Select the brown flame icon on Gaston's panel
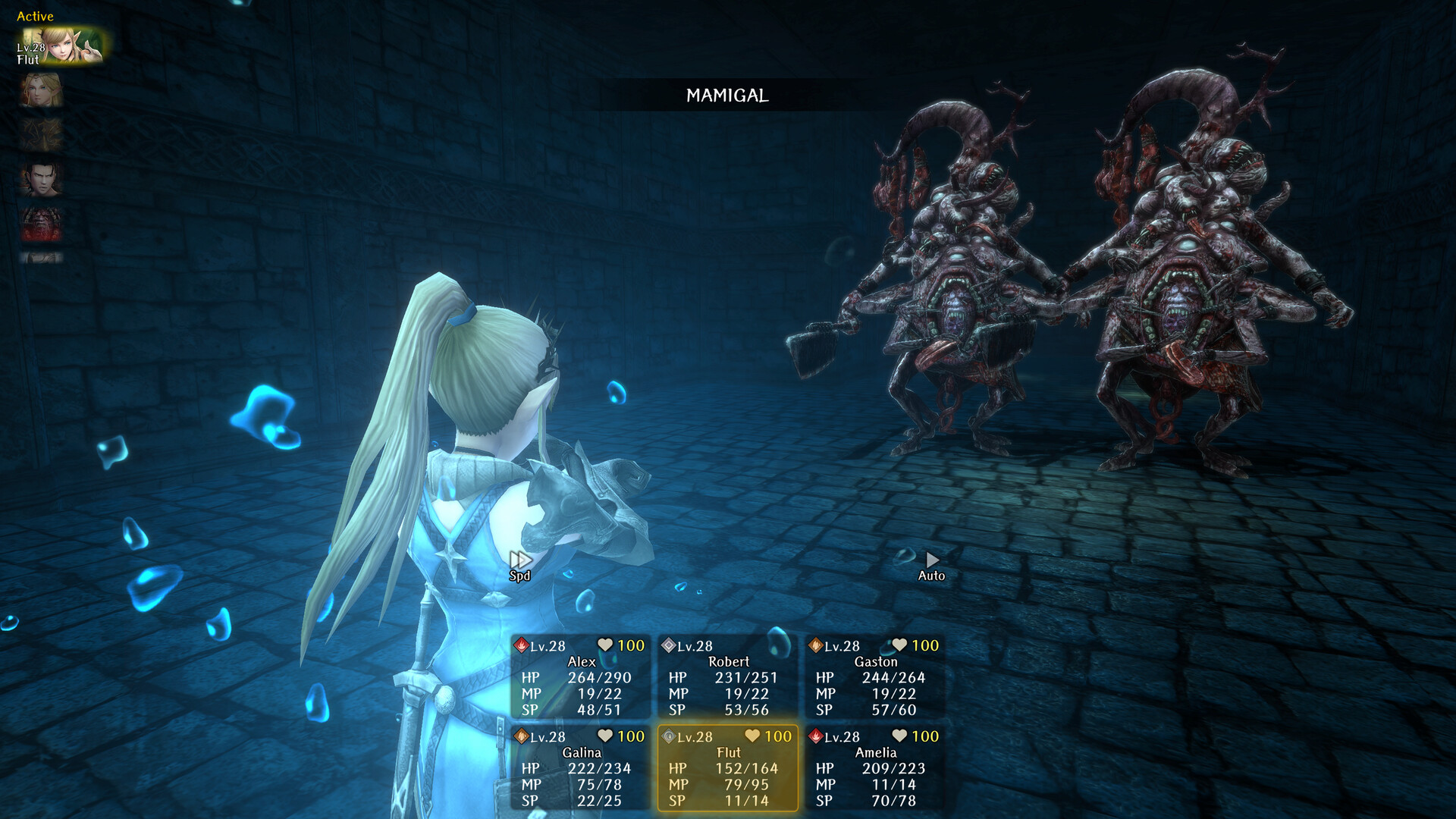This screenshot has height=819, width=1456. pyautogui.click(x=817, y=646)
